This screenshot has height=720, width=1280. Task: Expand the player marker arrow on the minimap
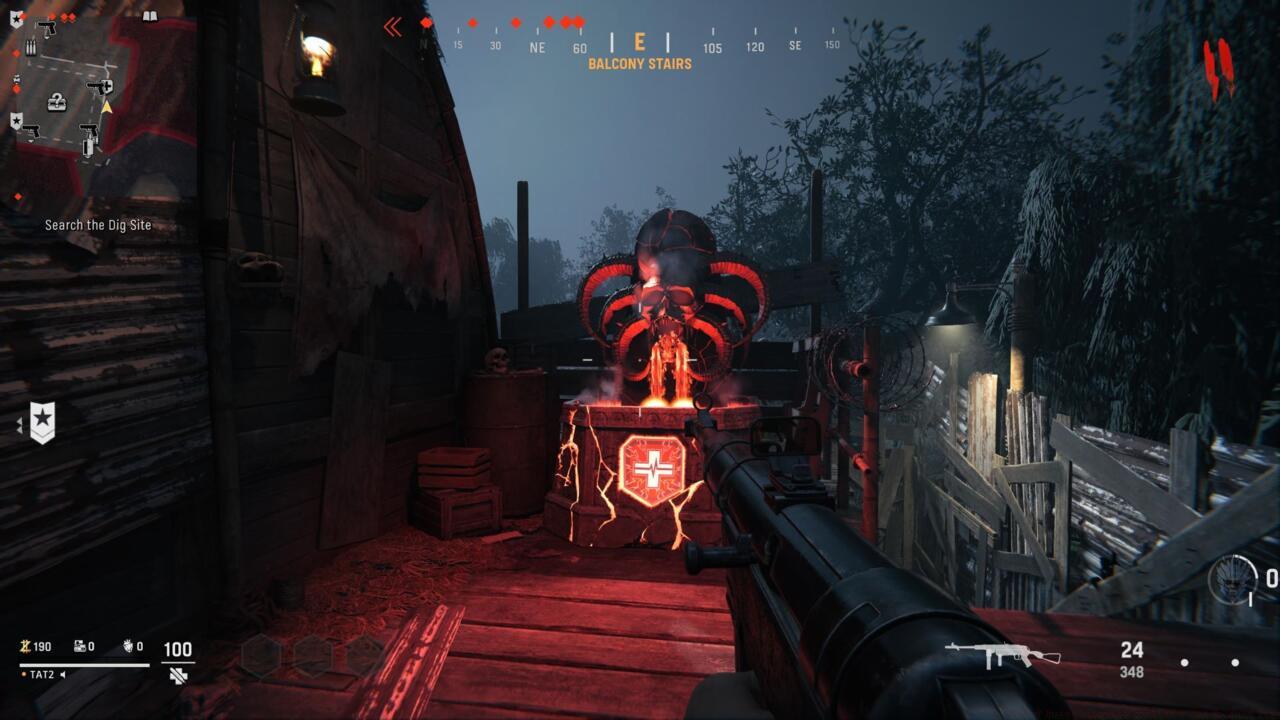tap(106, 106)
